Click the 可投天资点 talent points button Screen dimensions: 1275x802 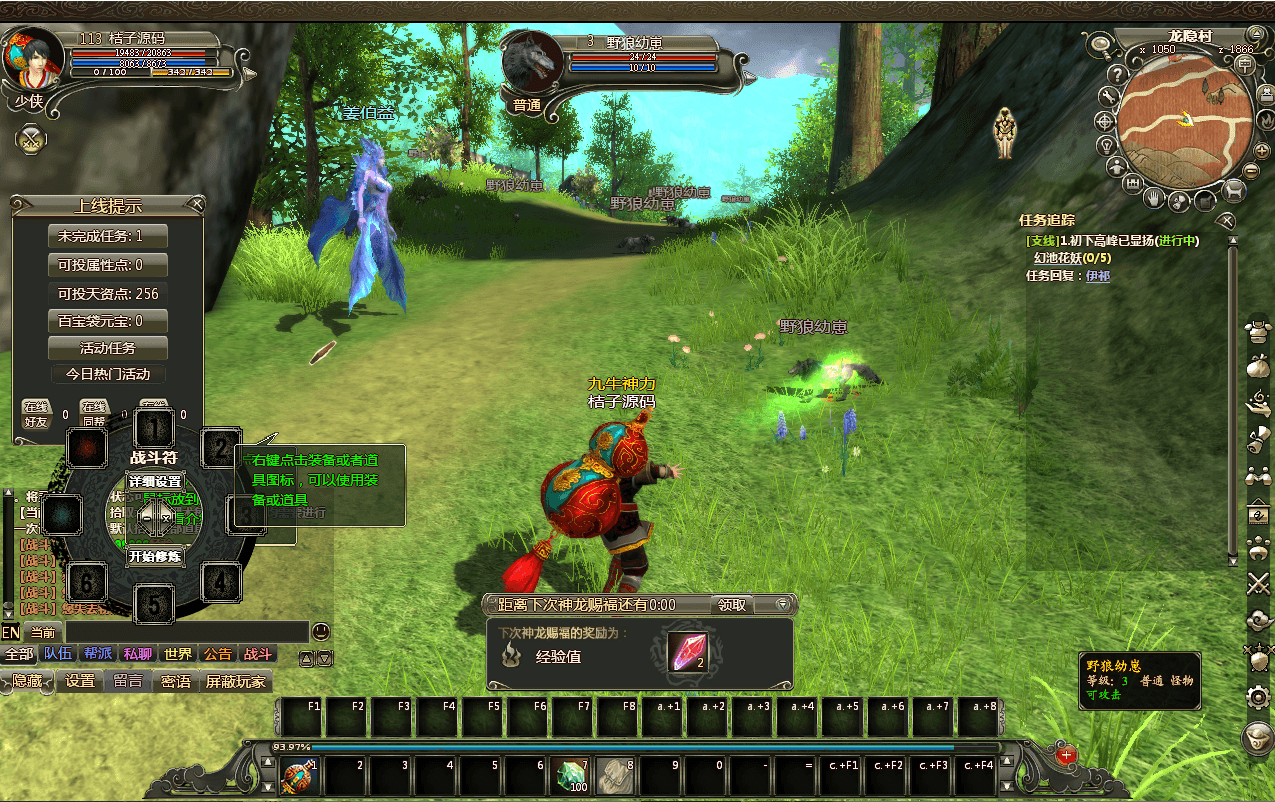[x=108, y=294]
